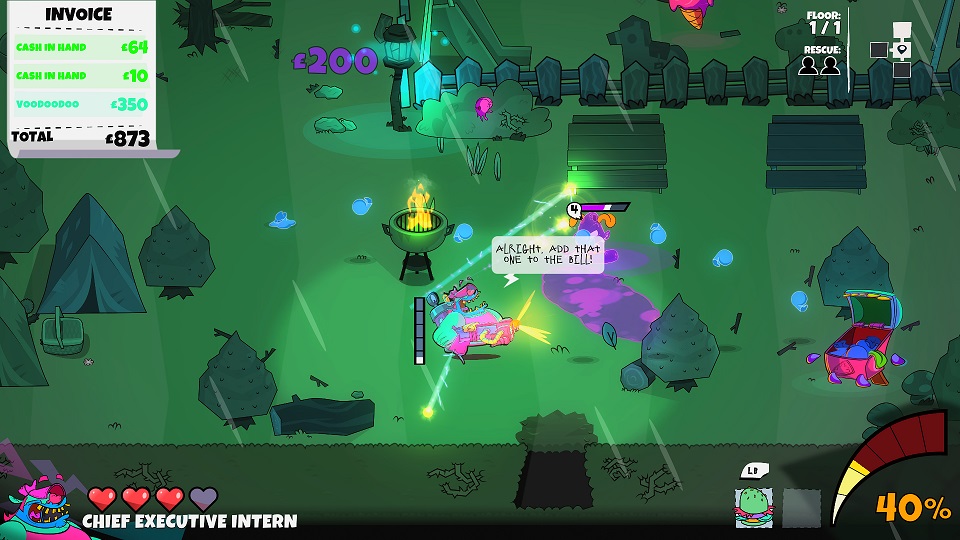Select the empty grey item slot
960x540 pixels.
801,507
